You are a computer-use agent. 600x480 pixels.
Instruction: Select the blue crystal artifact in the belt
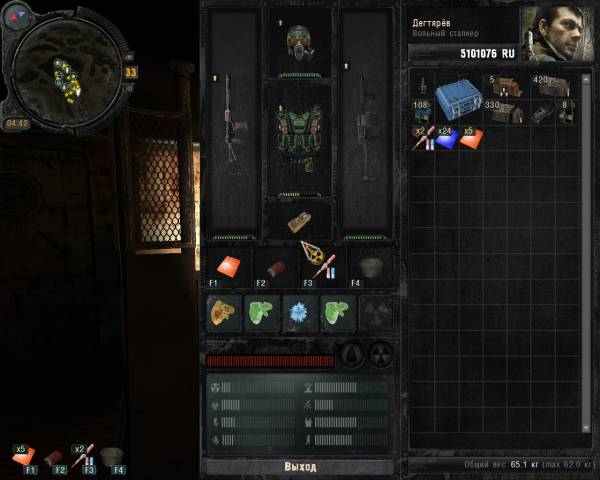coord(299,312)
